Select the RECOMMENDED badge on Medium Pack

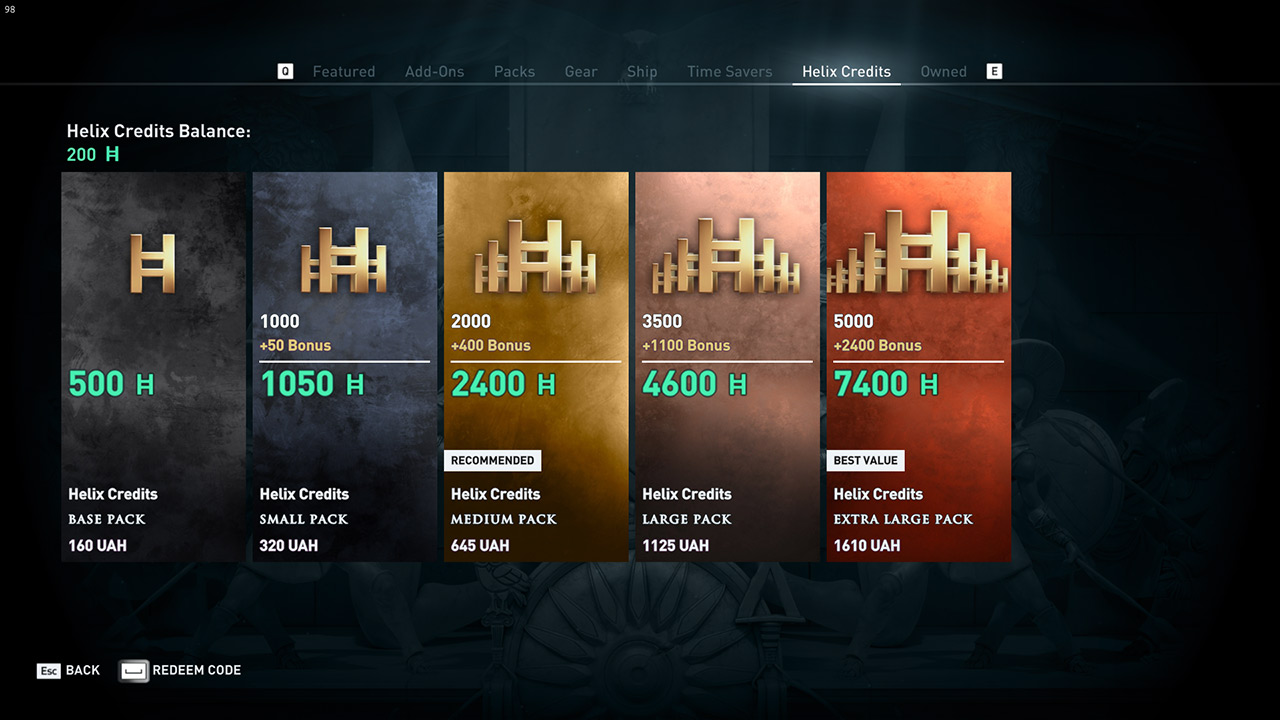493,460
